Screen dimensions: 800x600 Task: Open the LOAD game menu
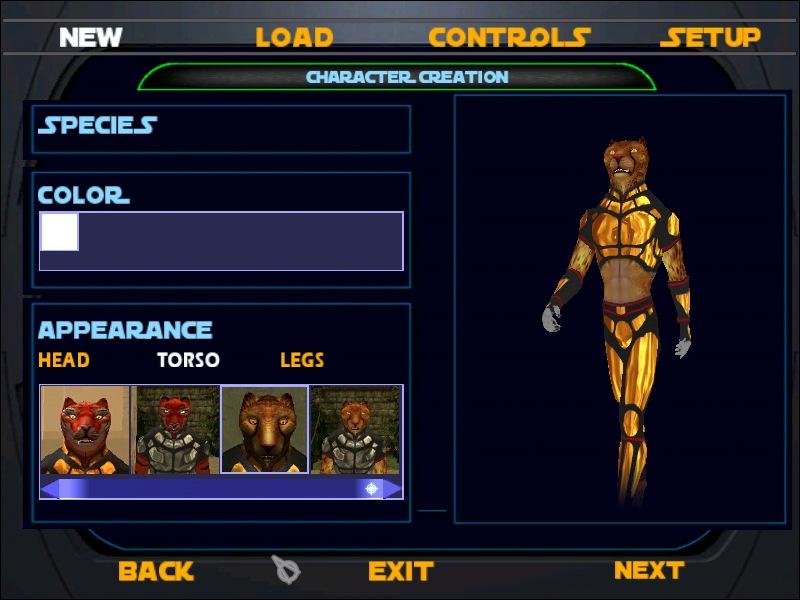(x=294, y=38)
